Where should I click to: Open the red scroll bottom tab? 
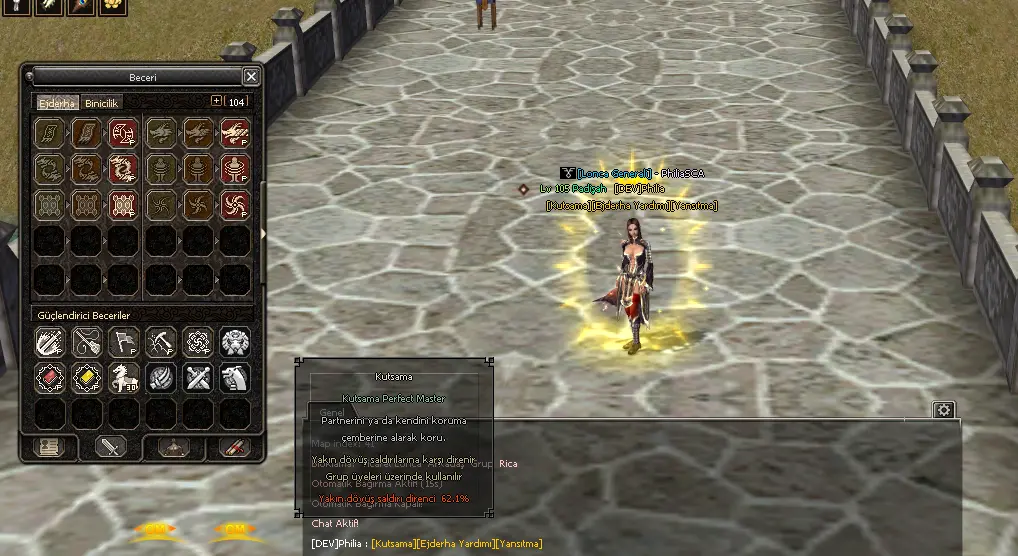(x=235, y=447)
